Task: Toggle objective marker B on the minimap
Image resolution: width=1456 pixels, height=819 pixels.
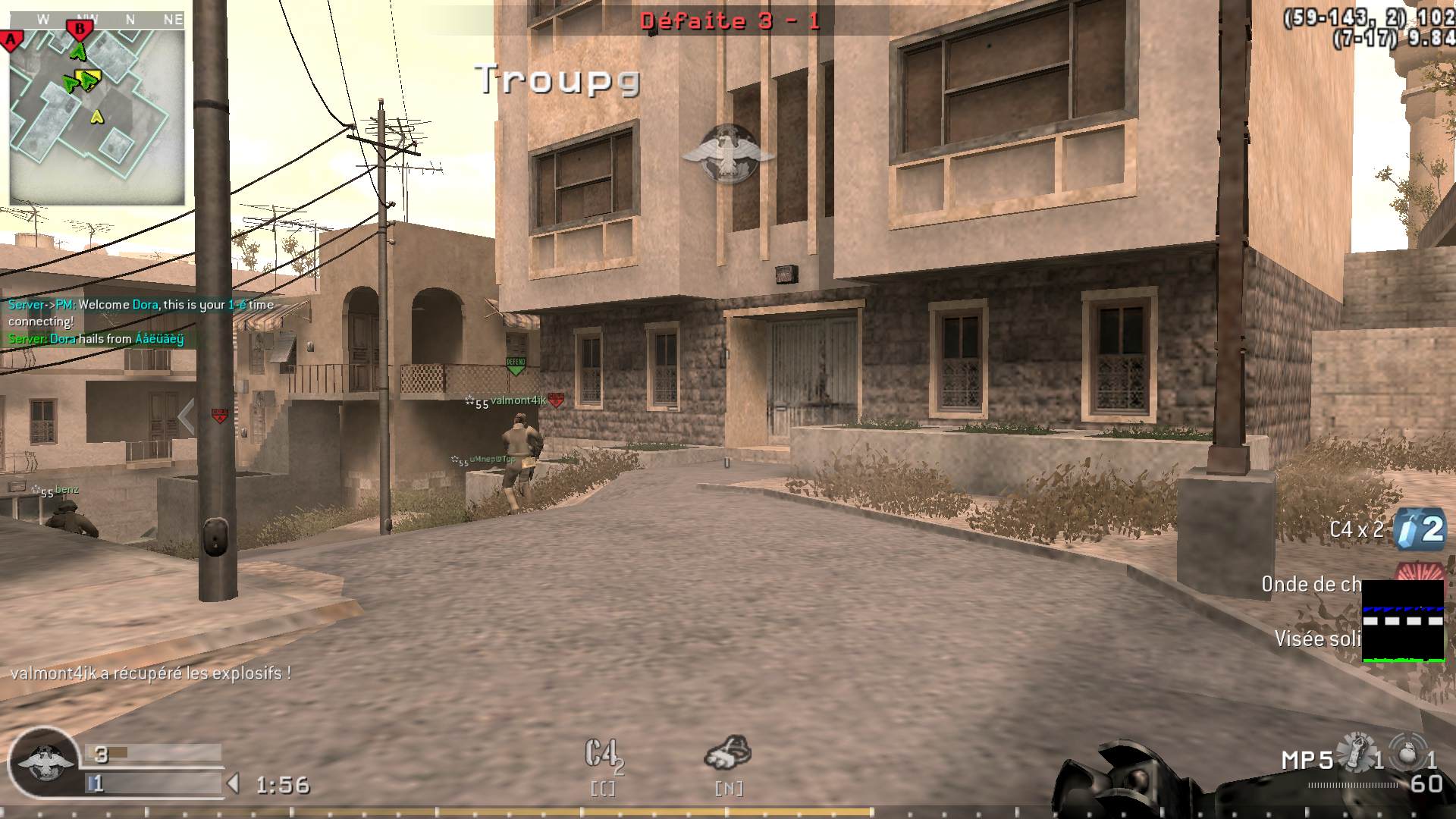Action: 79,29
